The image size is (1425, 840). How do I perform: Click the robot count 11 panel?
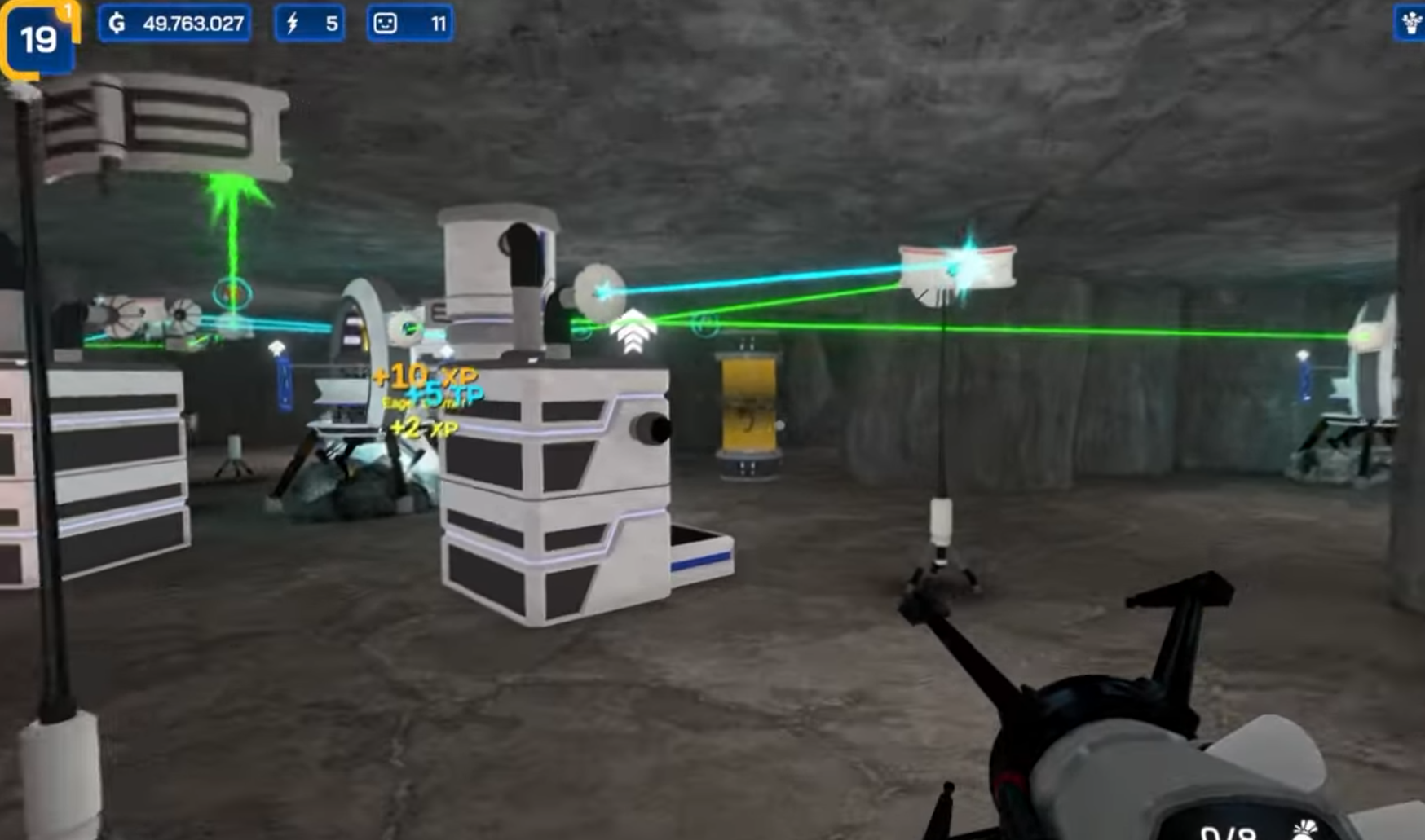[x=408, y=24]
